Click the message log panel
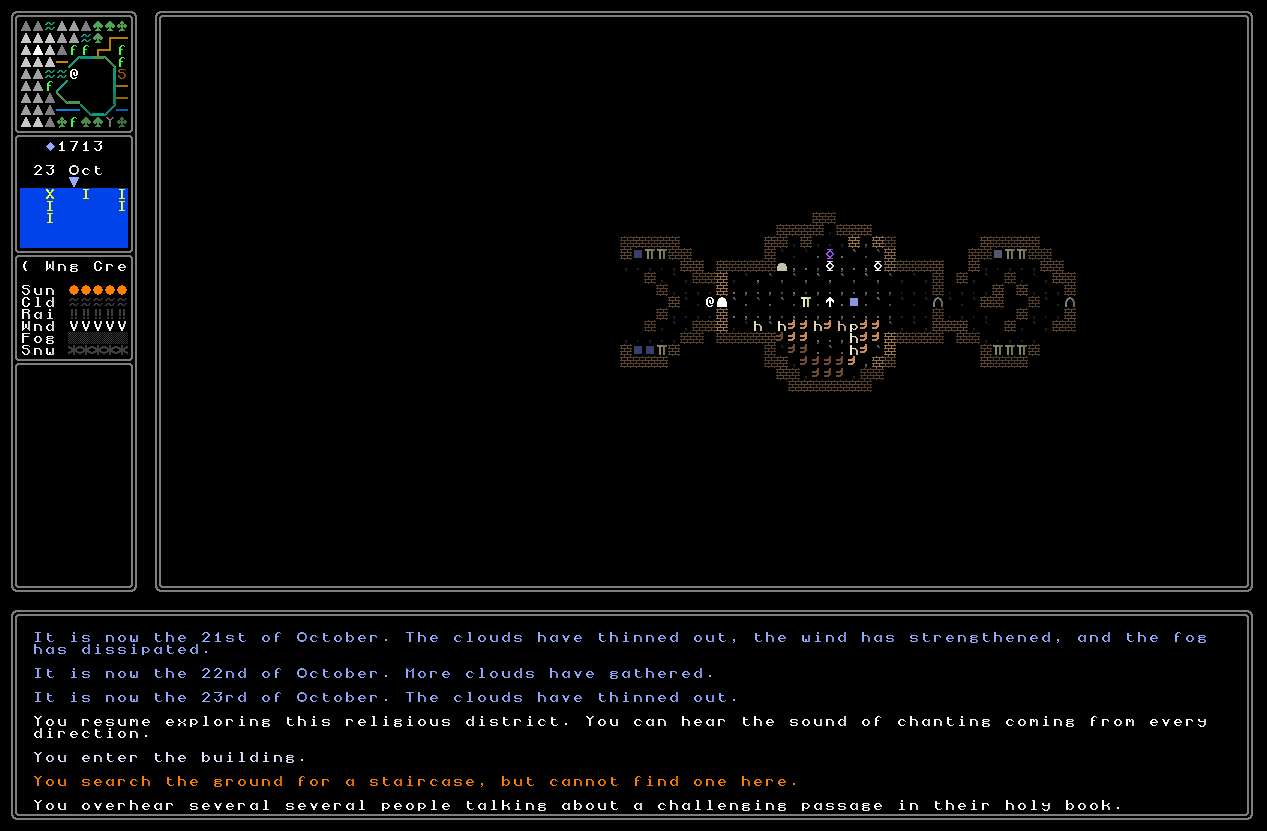Screen dimensions: 1267x831 632,715
